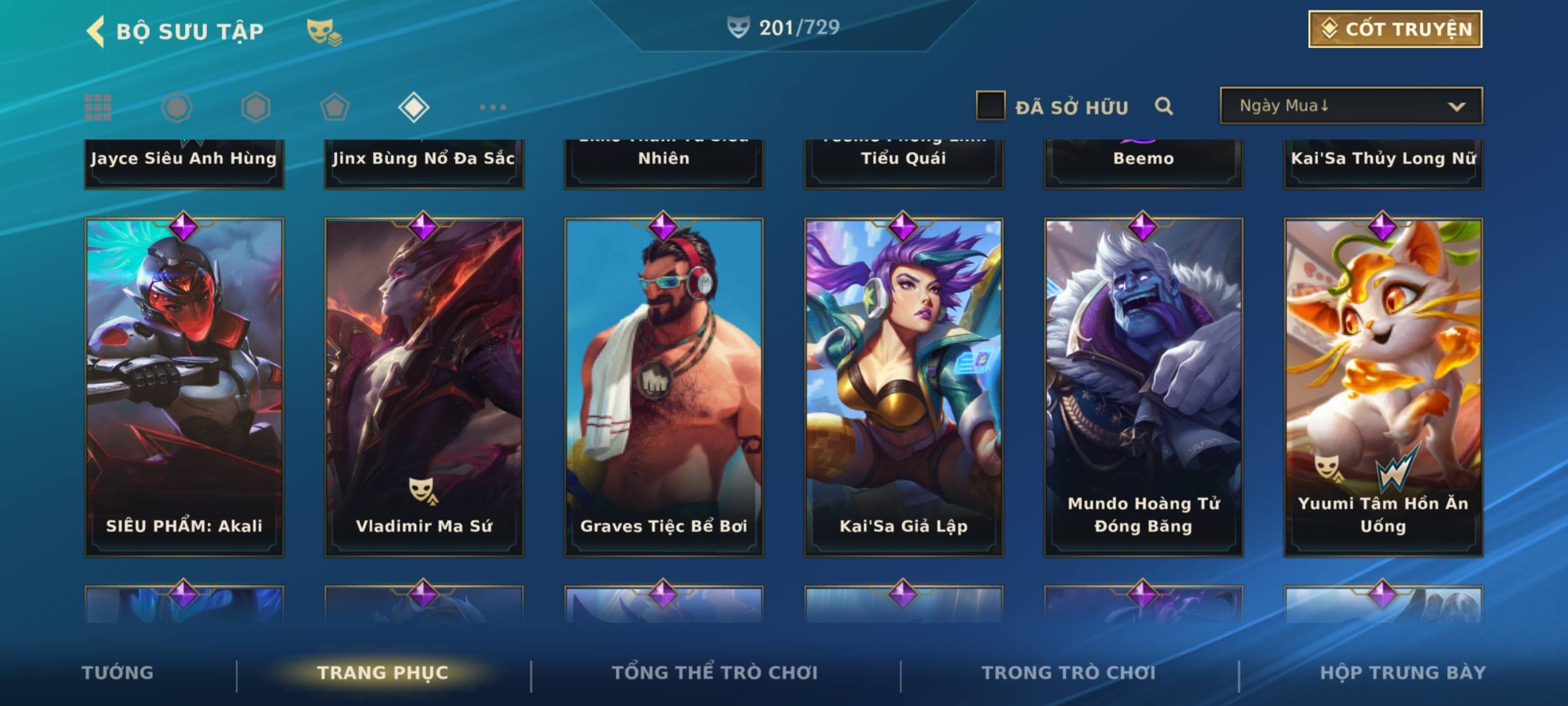Screen dimensions: 1568x706
Task: Open the skin search magnifier
Action: pos(1164,106)
